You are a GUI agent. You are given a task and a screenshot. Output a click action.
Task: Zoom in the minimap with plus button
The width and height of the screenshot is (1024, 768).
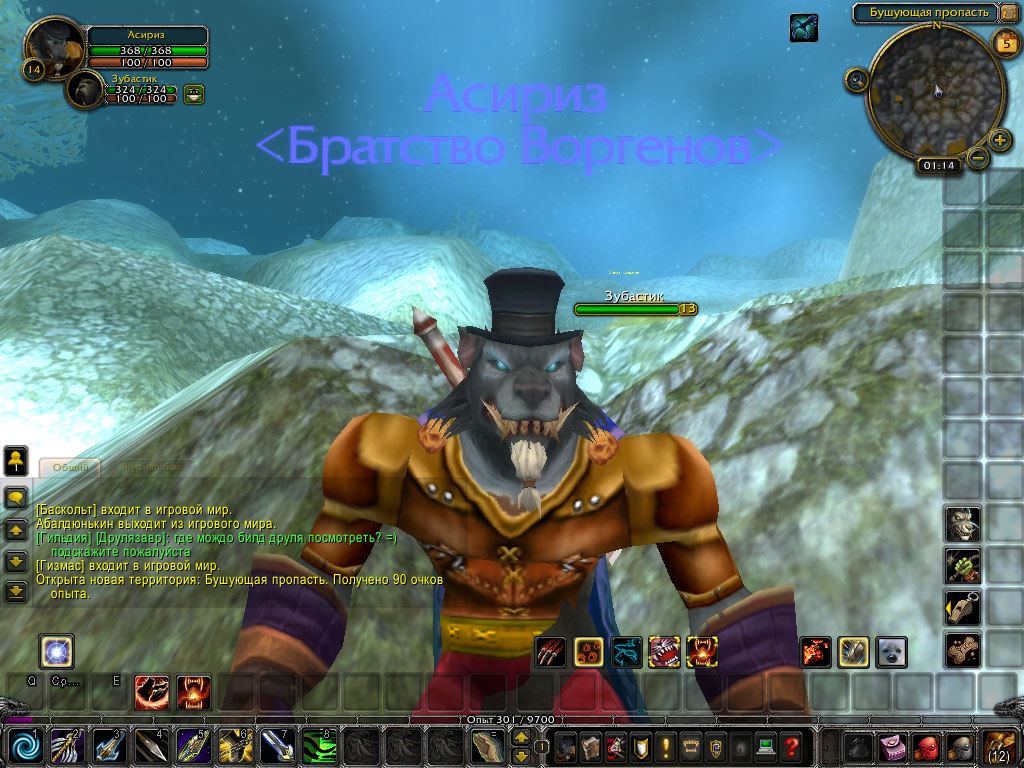[999, 139]
